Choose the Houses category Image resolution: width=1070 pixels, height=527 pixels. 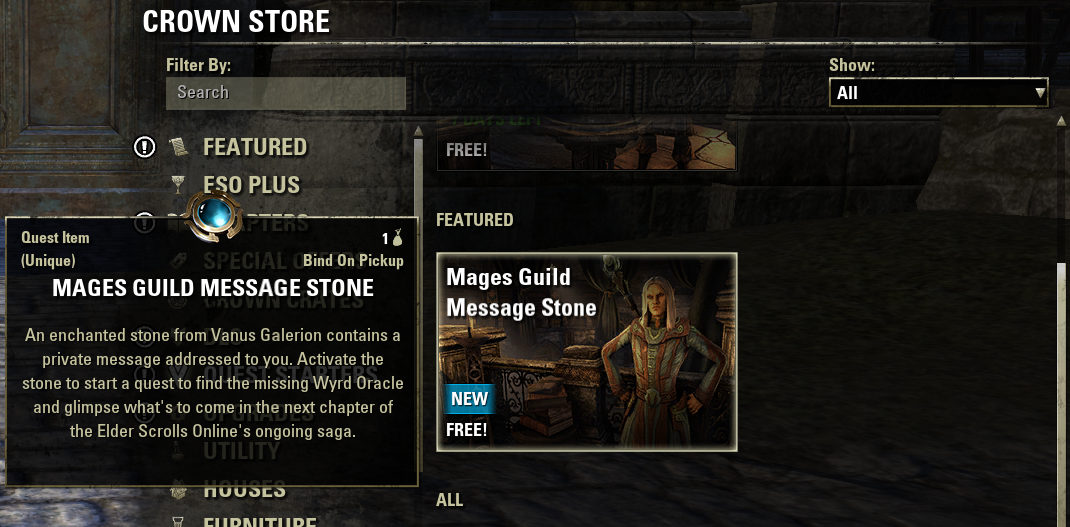pos(244,490)
